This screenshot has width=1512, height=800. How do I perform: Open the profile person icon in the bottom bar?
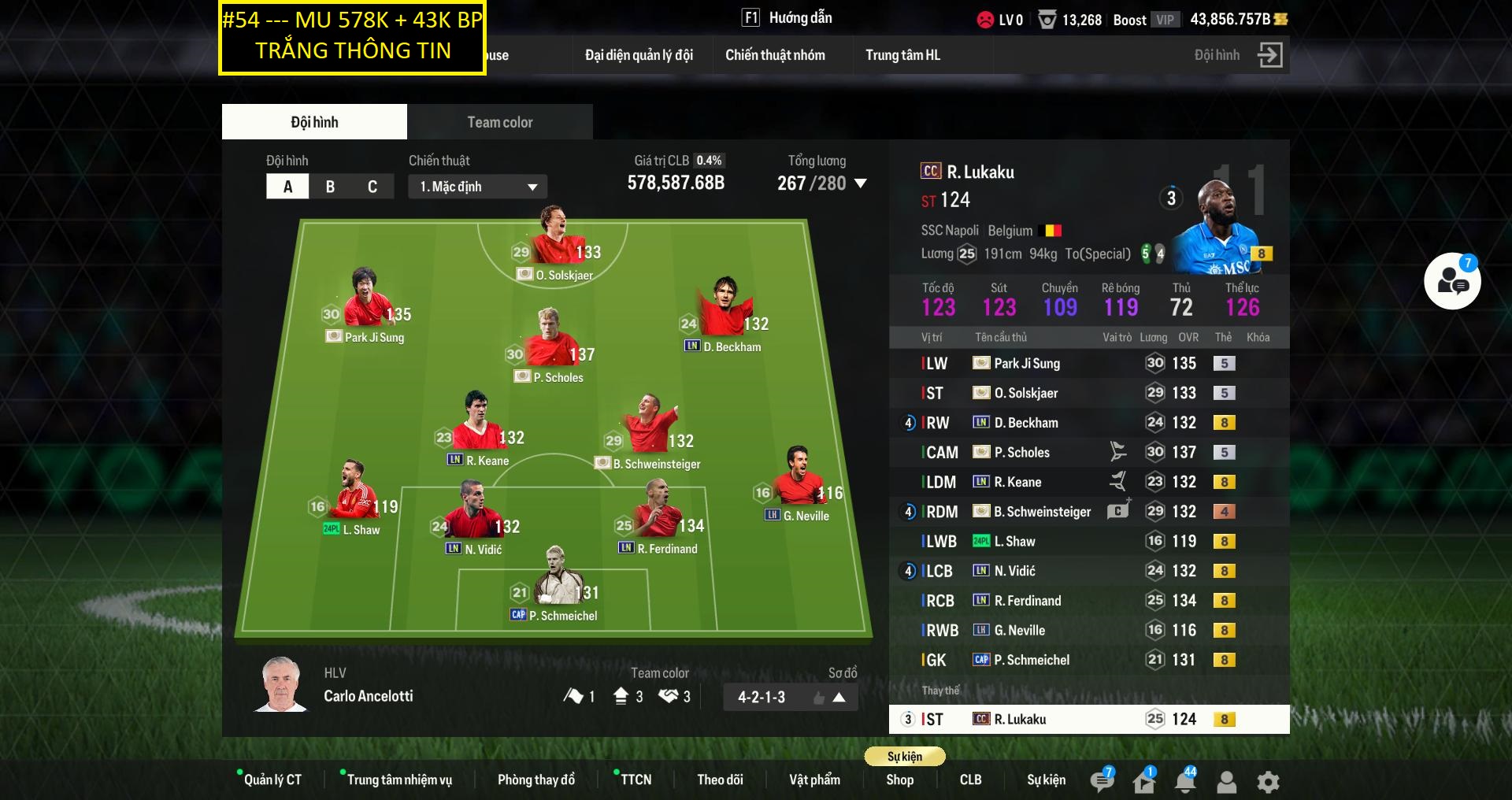[1225, 782]
